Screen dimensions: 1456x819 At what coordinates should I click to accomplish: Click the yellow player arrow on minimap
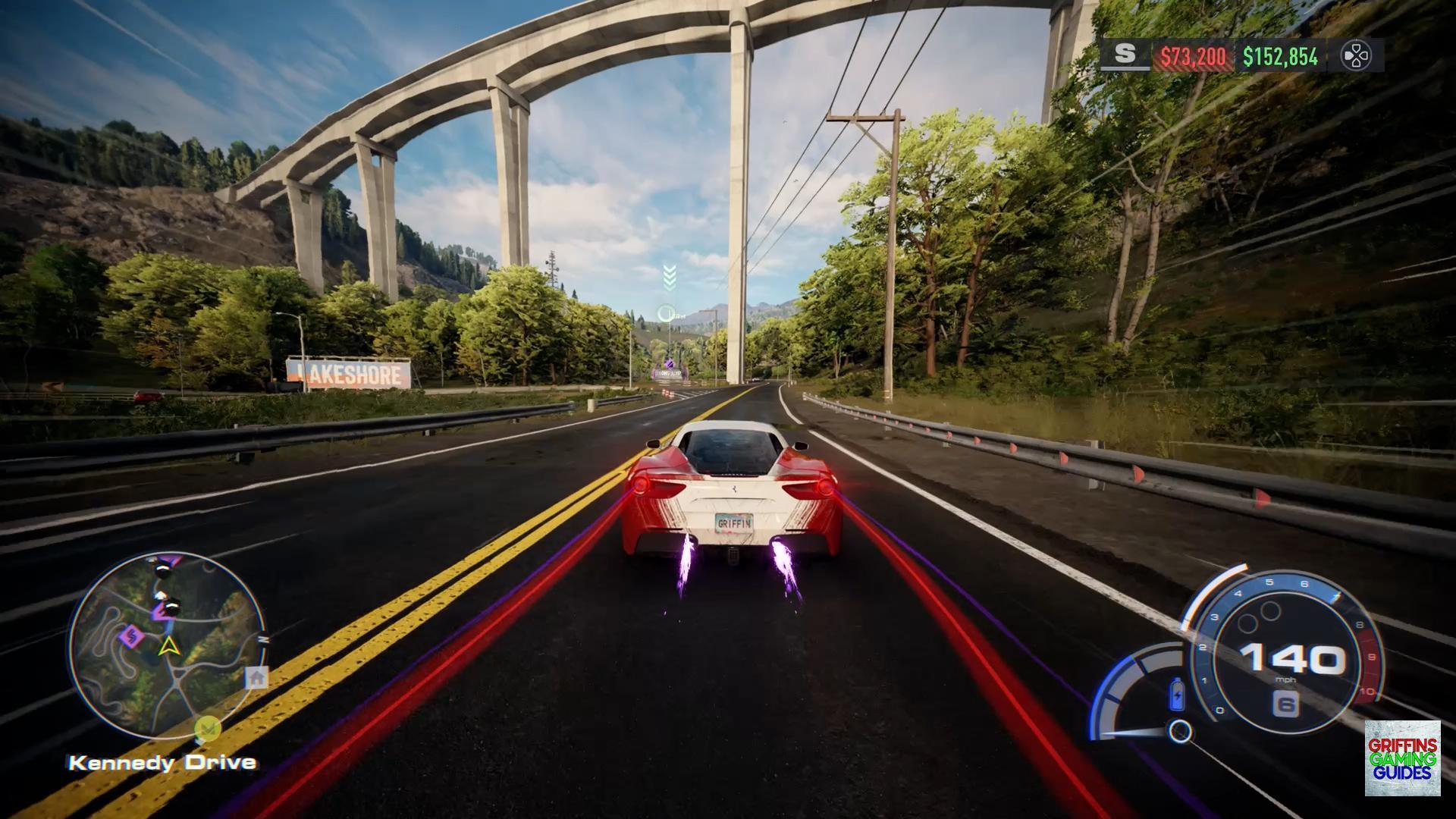pyautogui.click(x=168, y=646)
